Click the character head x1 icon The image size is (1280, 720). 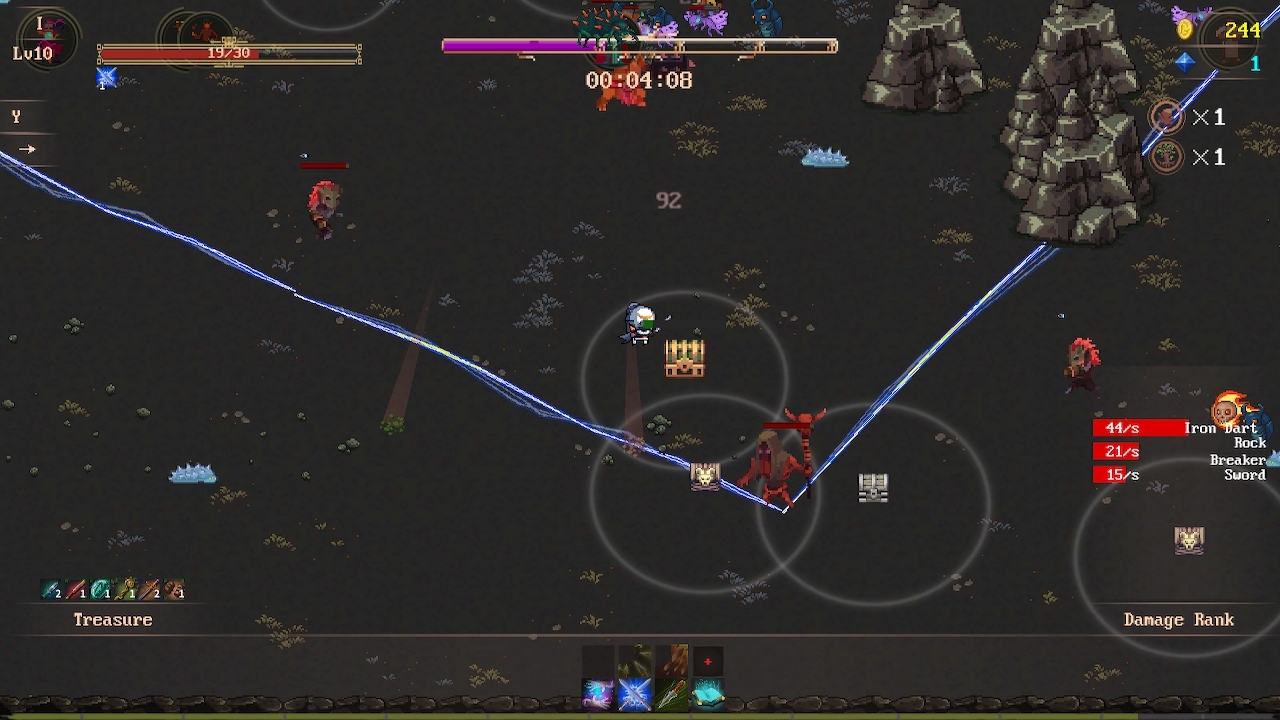coord(1168,117)
